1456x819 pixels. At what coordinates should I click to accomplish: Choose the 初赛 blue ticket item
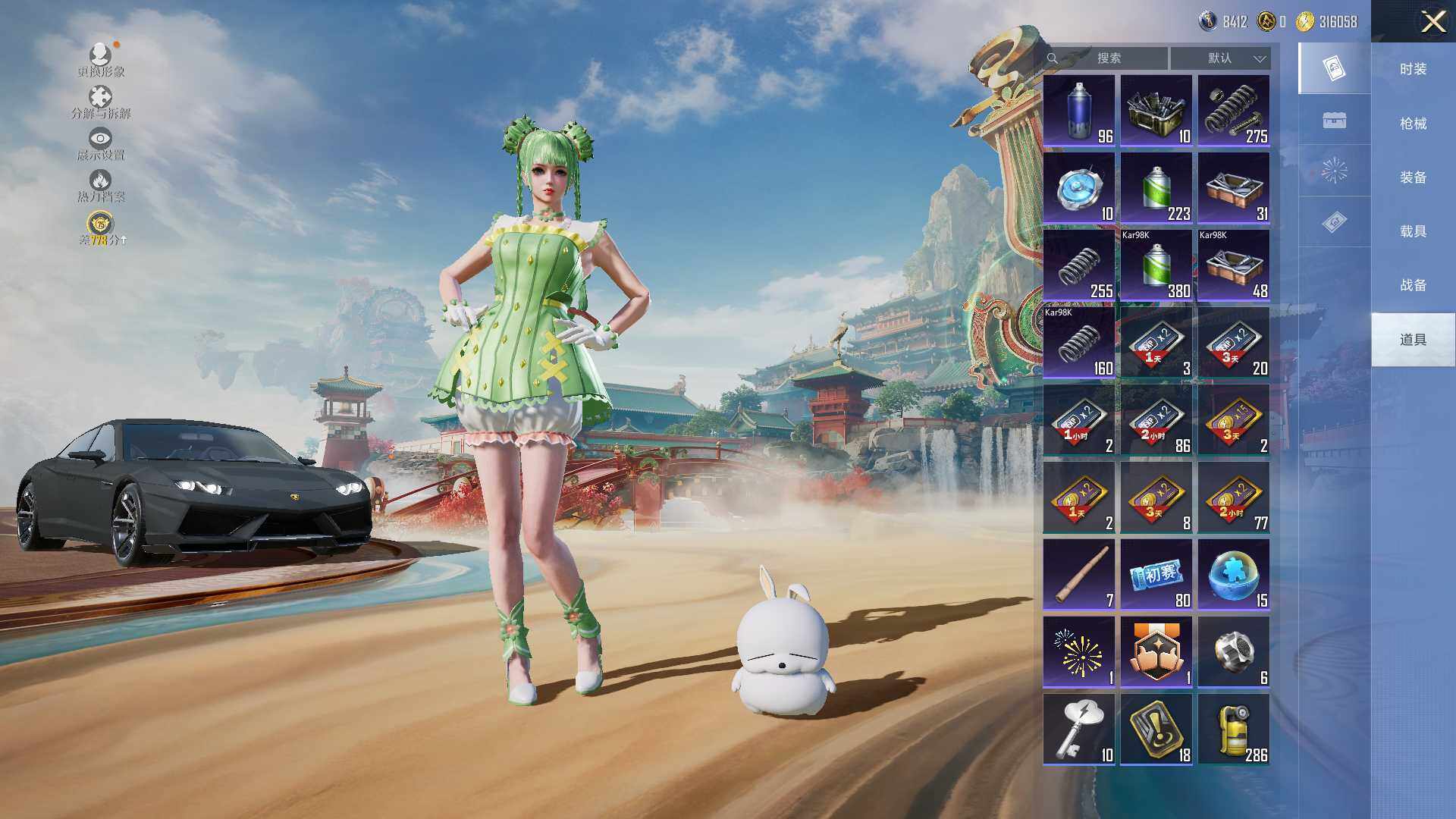click(x=1156, y=575)
